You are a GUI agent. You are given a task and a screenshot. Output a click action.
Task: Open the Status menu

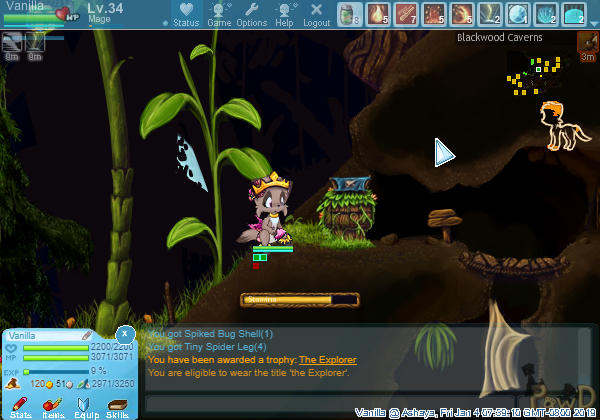[185, 15]
